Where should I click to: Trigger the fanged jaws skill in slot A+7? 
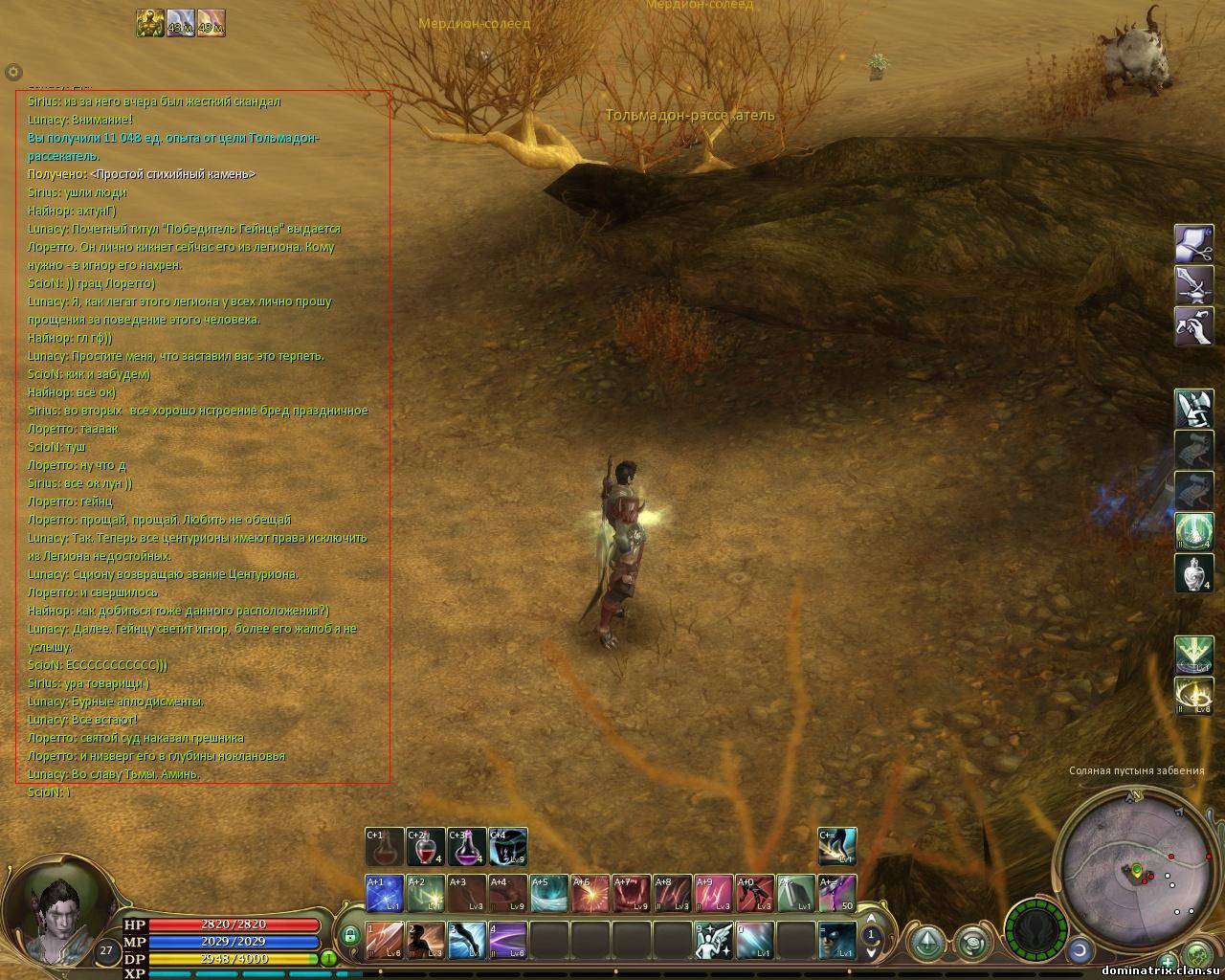coord(631,894)
